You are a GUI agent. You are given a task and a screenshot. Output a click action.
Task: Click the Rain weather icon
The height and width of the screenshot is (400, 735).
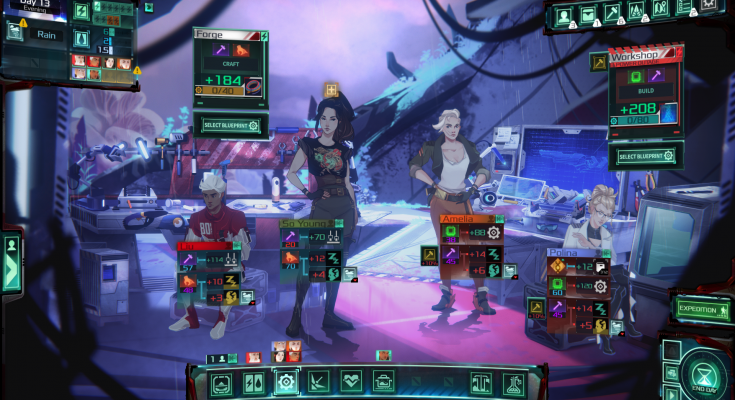coord(15,32)
